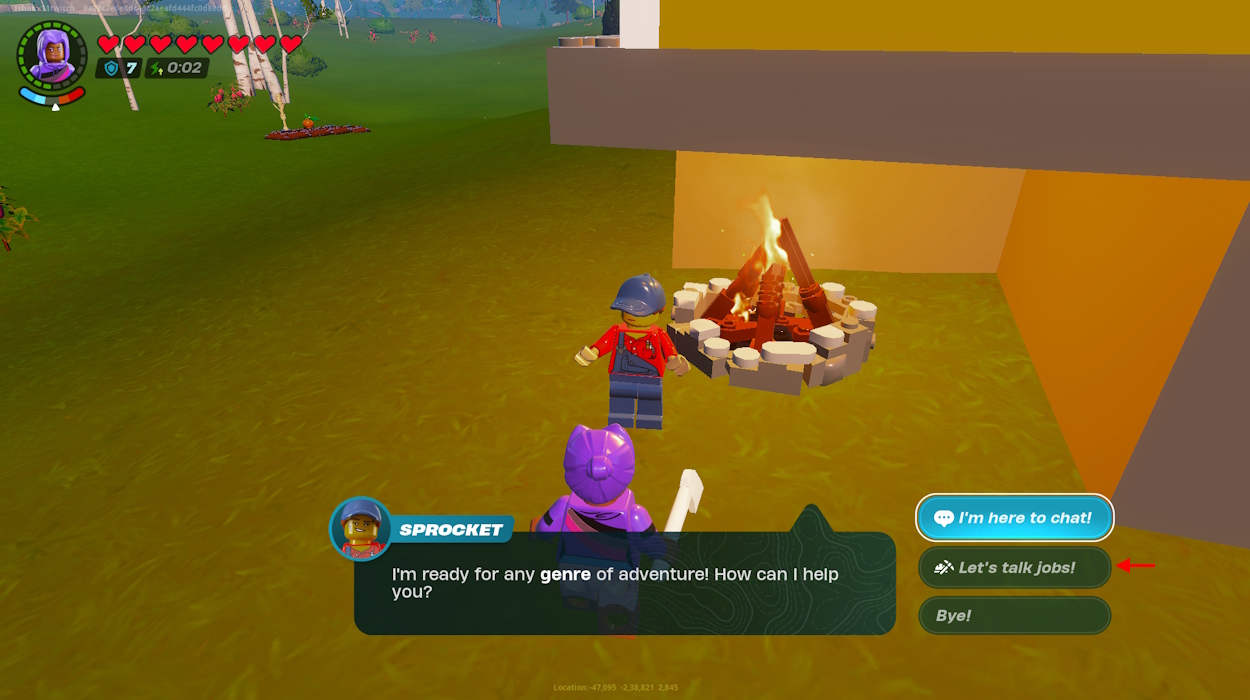Select the "Let's talk jobs!" dialogue option
Viewport: 1250px width, 700px height.
(1014, 567)
